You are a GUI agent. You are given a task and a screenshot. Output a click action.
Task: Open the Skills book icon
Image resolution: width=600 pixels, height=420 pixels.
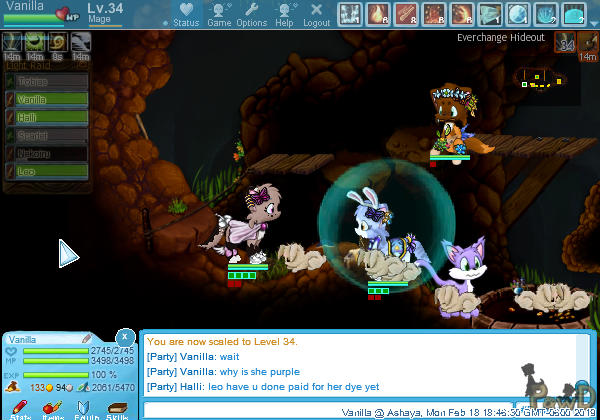[117, 410]
